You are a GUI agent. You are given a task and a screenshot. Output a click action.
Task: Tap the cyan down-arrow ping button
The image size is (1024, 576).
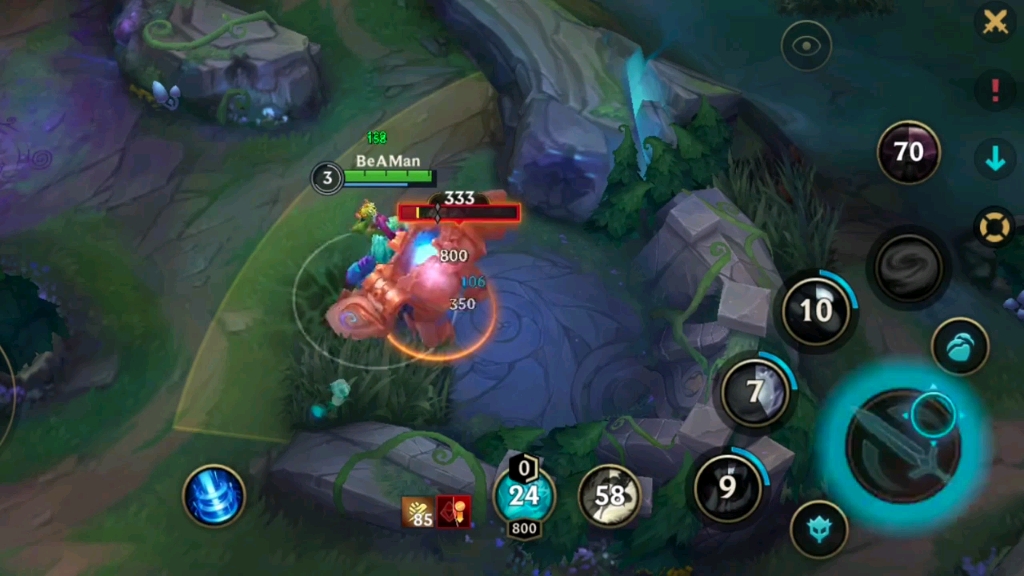point(995,159)
